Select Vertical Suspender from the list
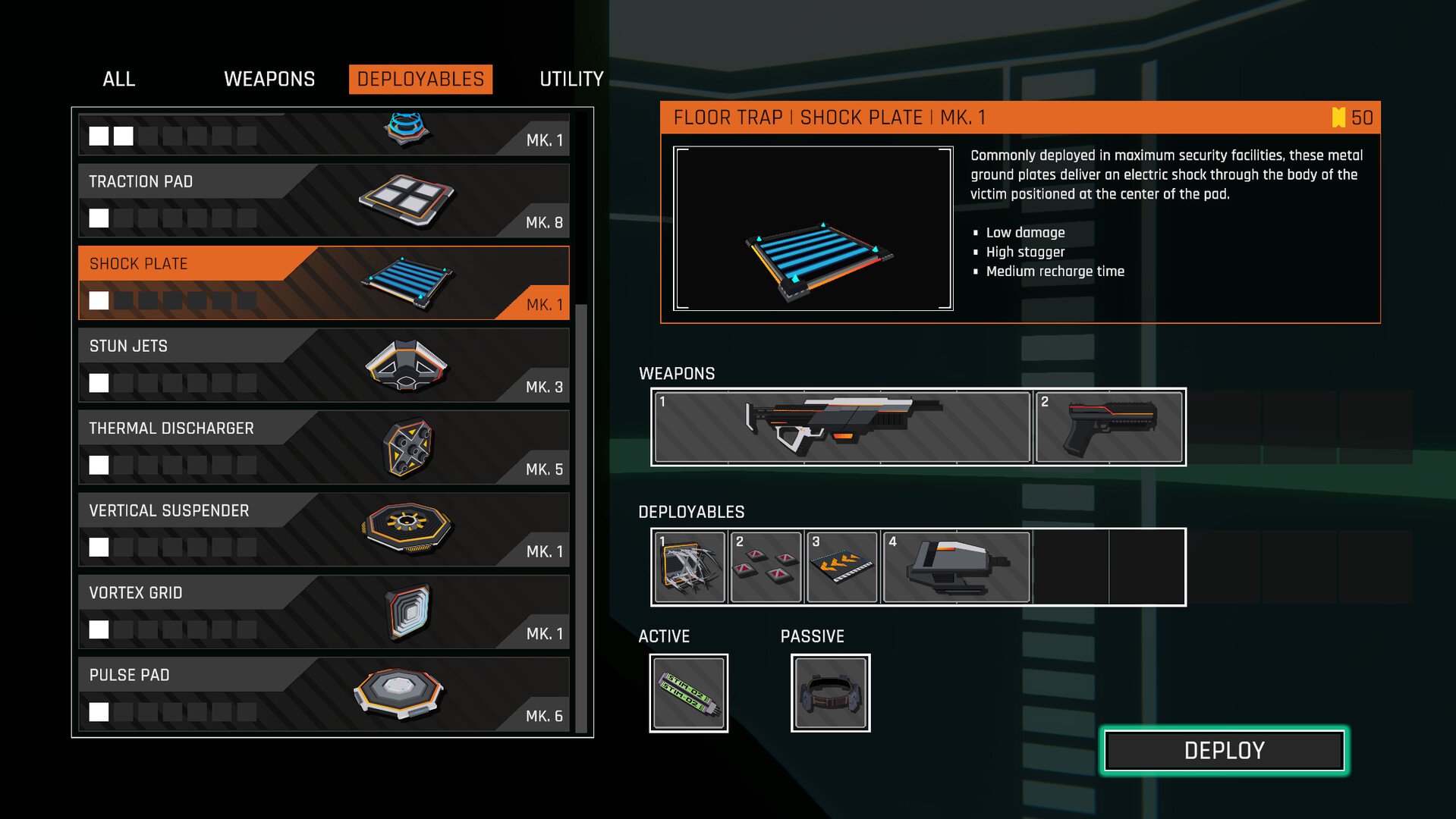This screenshot has width=1456, height=819. click(x=323, y=530)
